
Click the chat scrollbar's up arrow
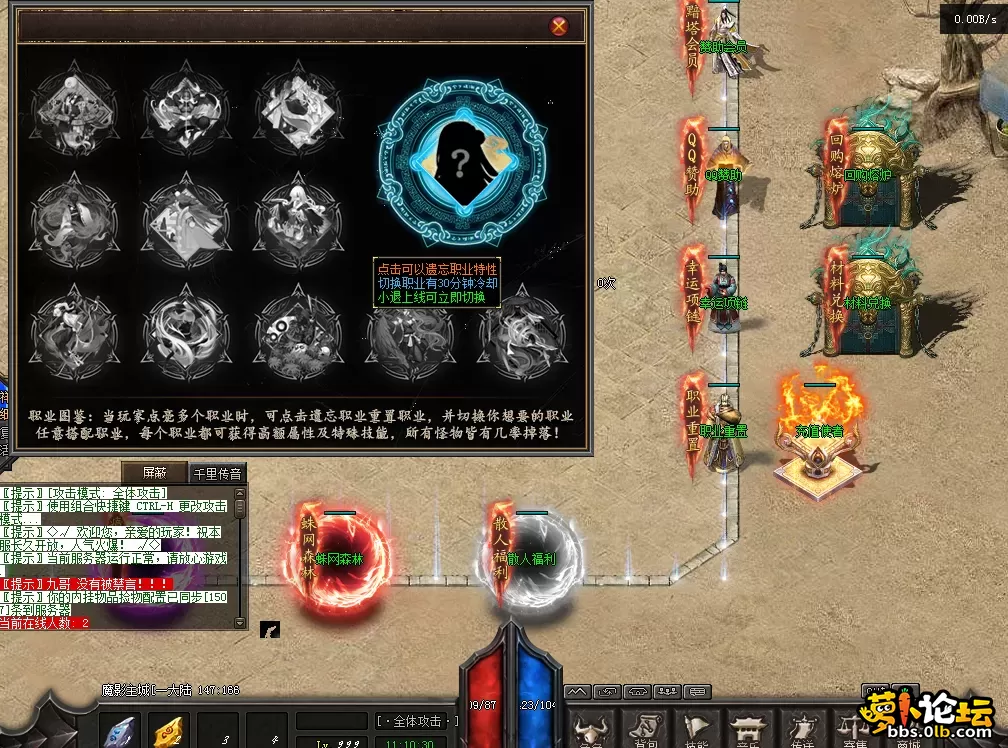pos(240,493)
